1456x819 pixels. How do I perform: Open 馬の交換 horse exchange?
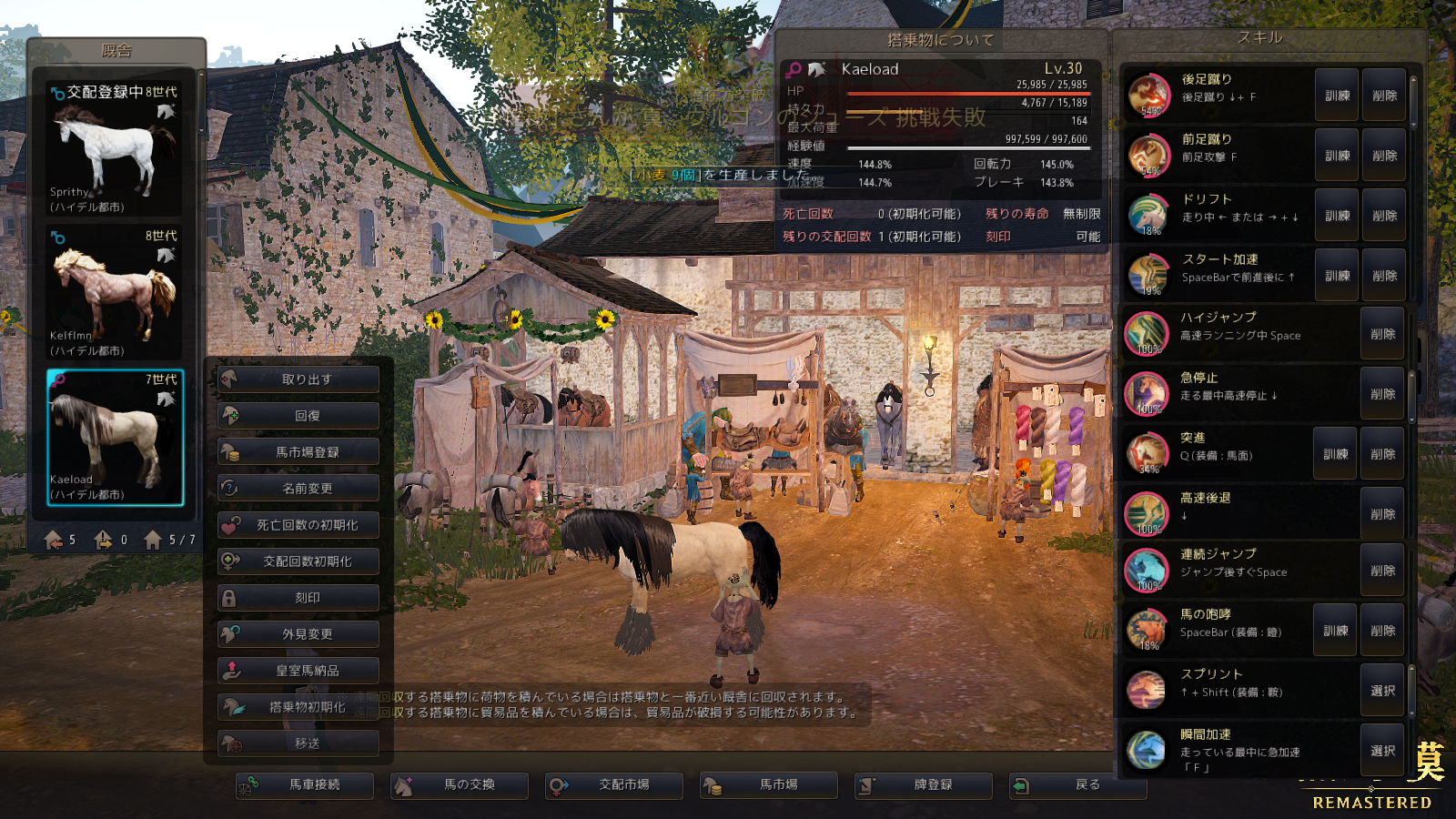click(x=460, y=784)
